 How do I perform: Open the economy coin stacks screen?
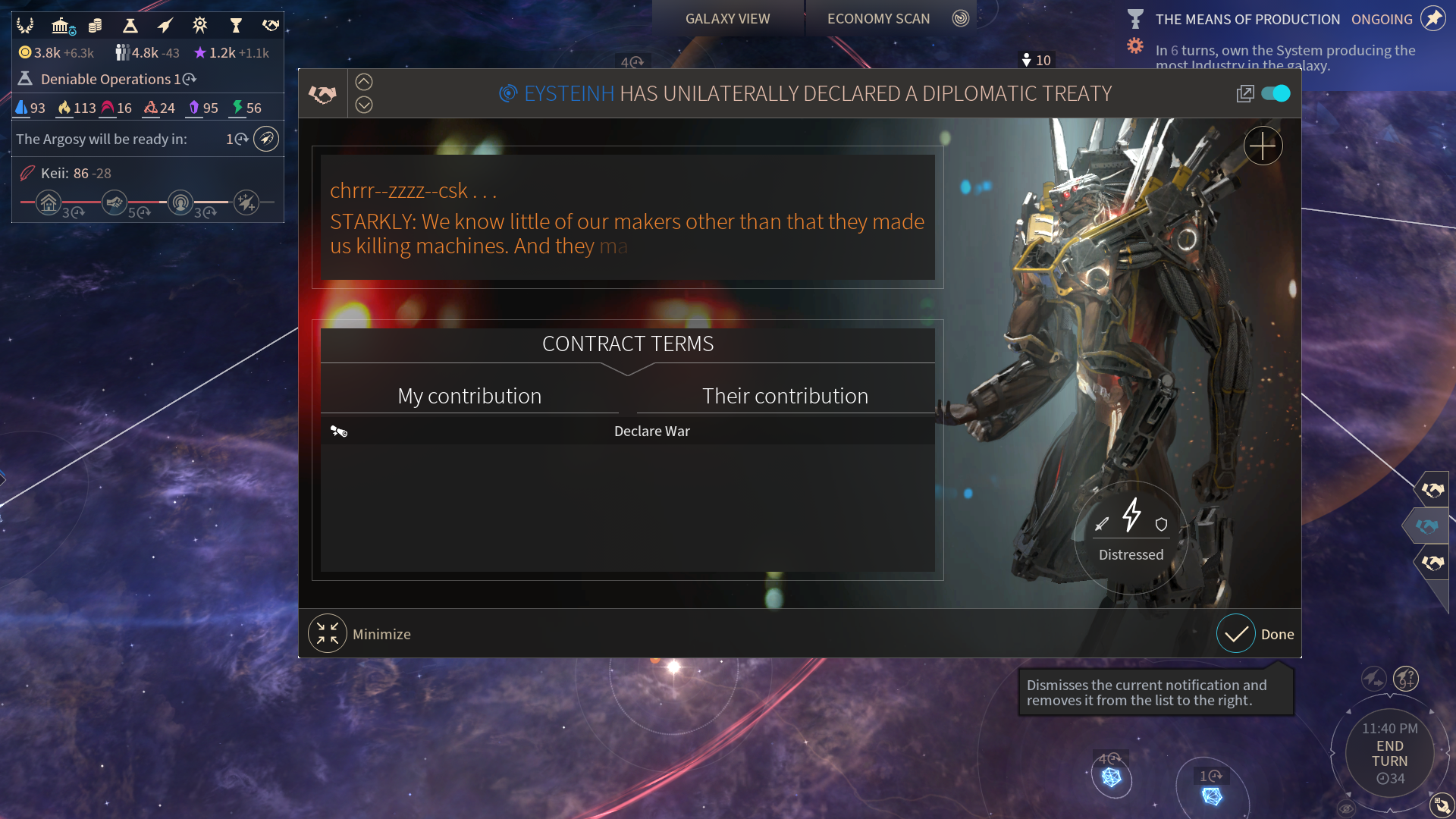pos(95,26)
